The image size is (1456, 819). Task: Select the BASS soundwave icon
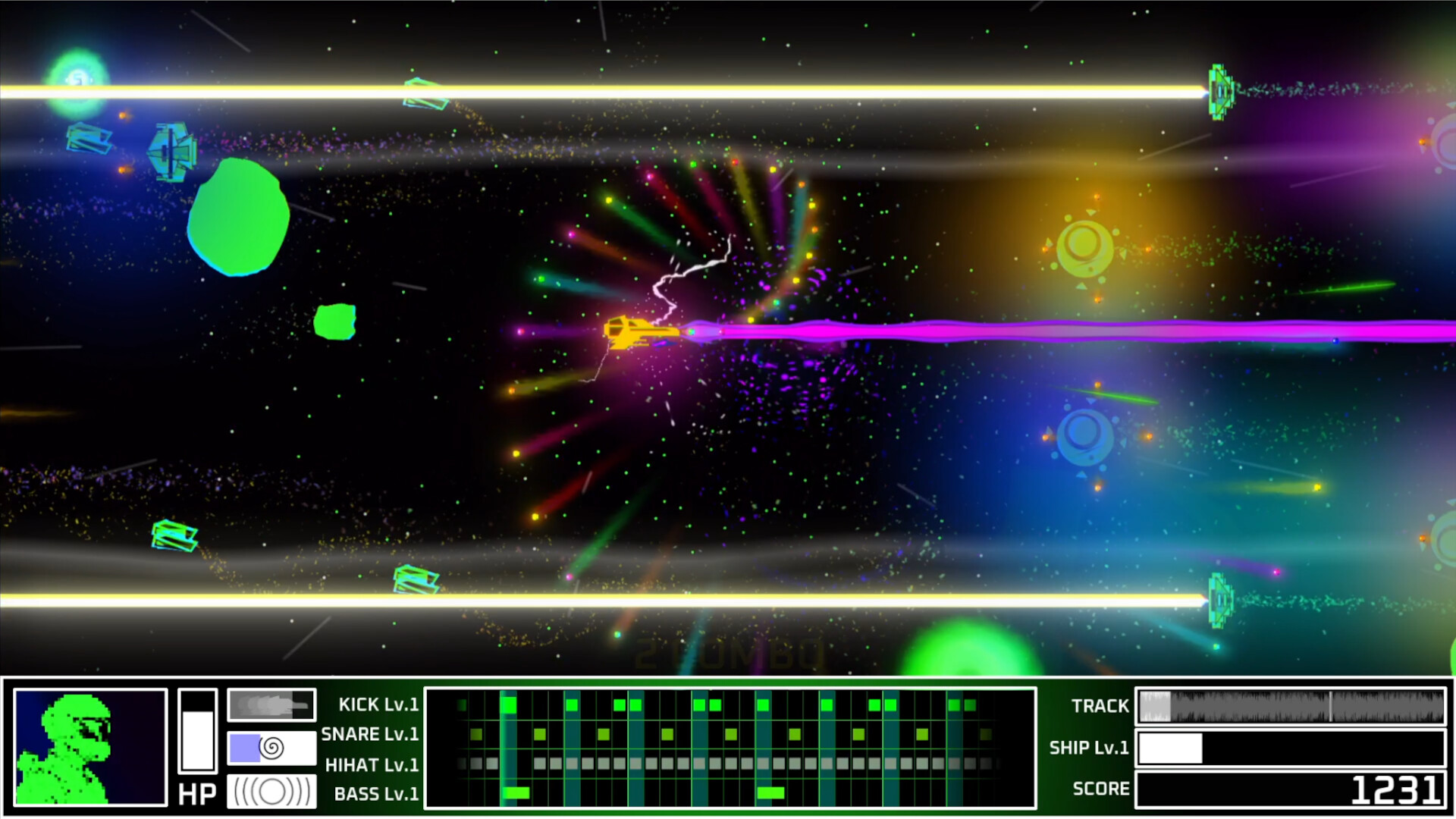click(x=271, y=792)
